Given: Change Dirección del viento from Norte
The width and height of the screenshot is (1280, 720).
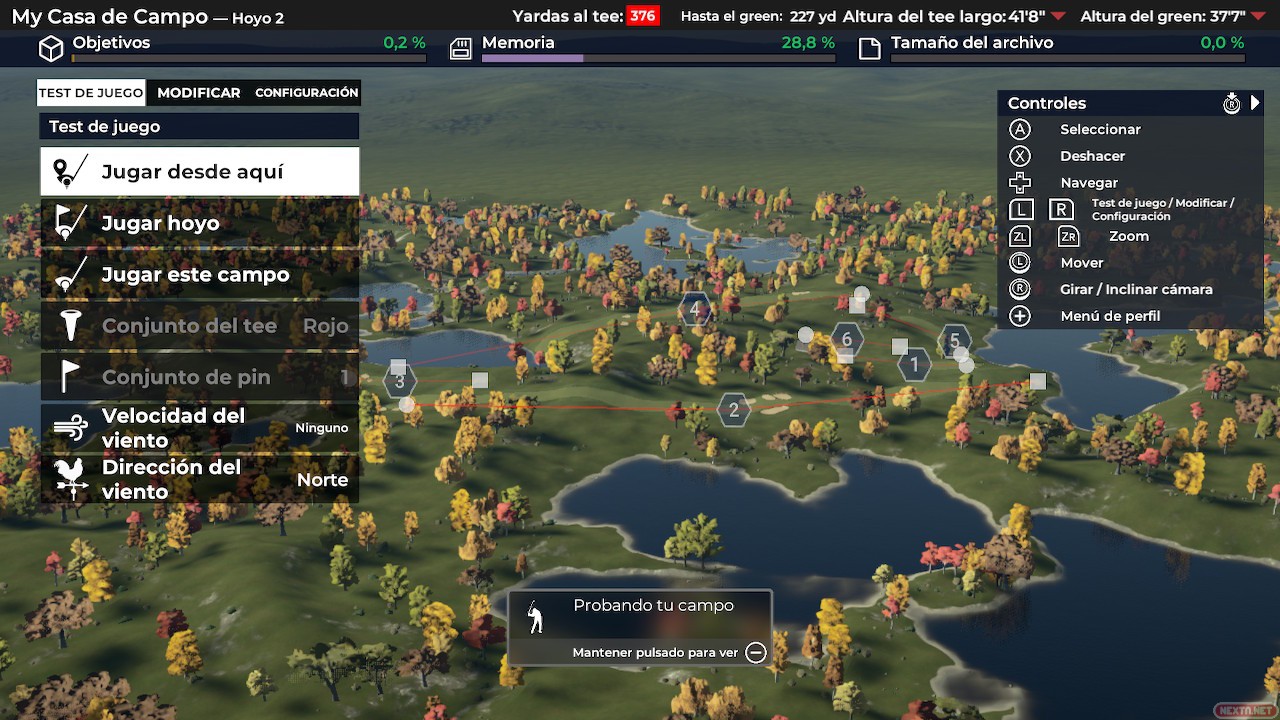Looking at the screenshot, I should point(200,480).
